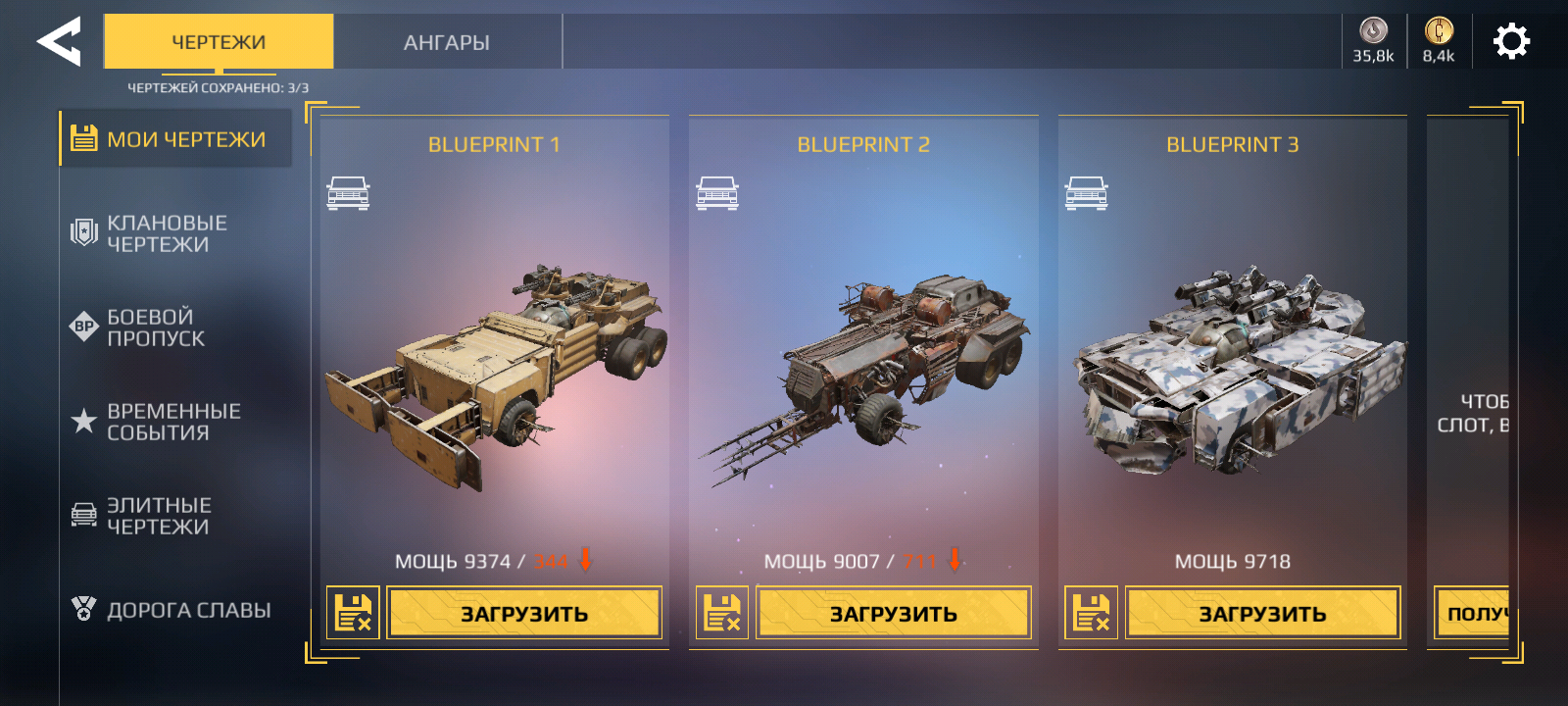Switch to the Чертежи tab
1568x706 pixels.
tap(219, 42)
